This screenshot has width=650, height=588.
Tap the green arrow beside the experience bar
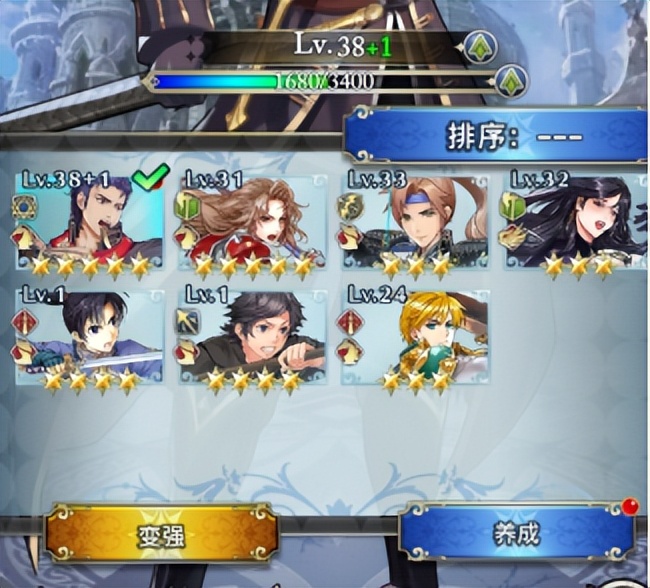point(511,80)
